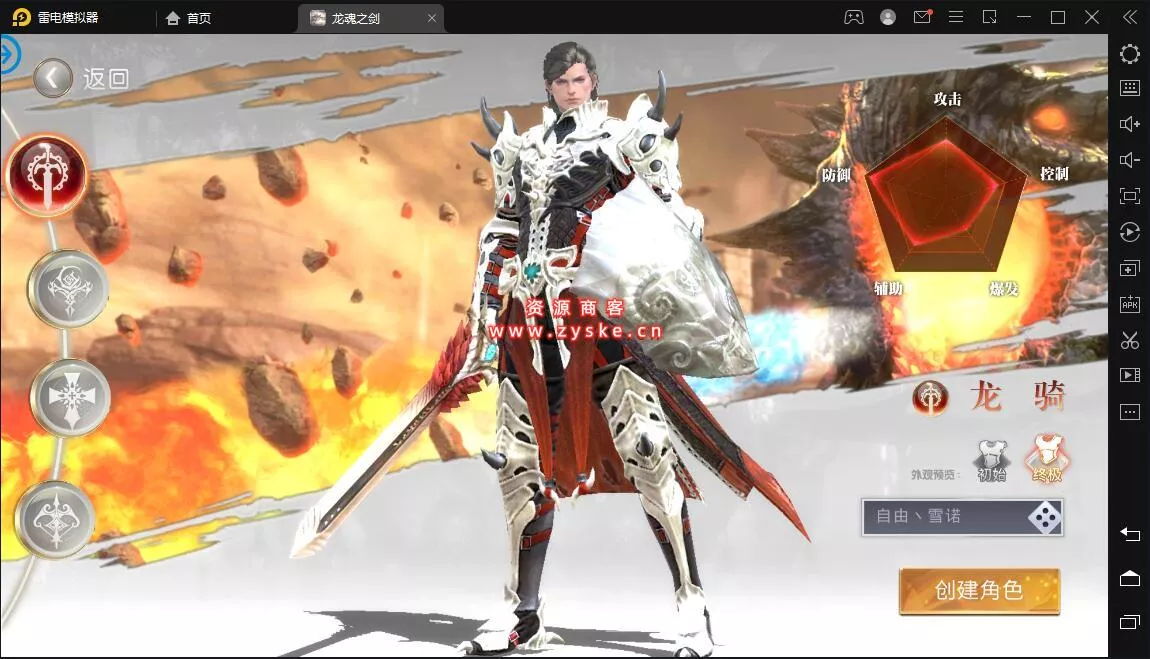Roll a random name with the dice

tap(1045, 517)
